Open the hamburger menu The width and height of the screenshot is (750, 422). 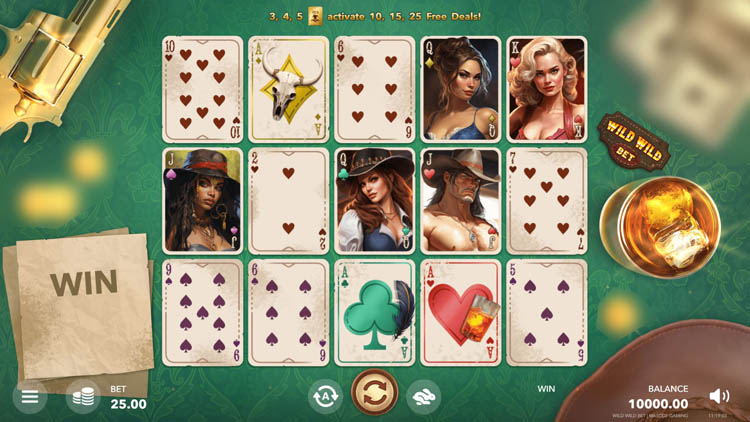(x=30, y=397)
